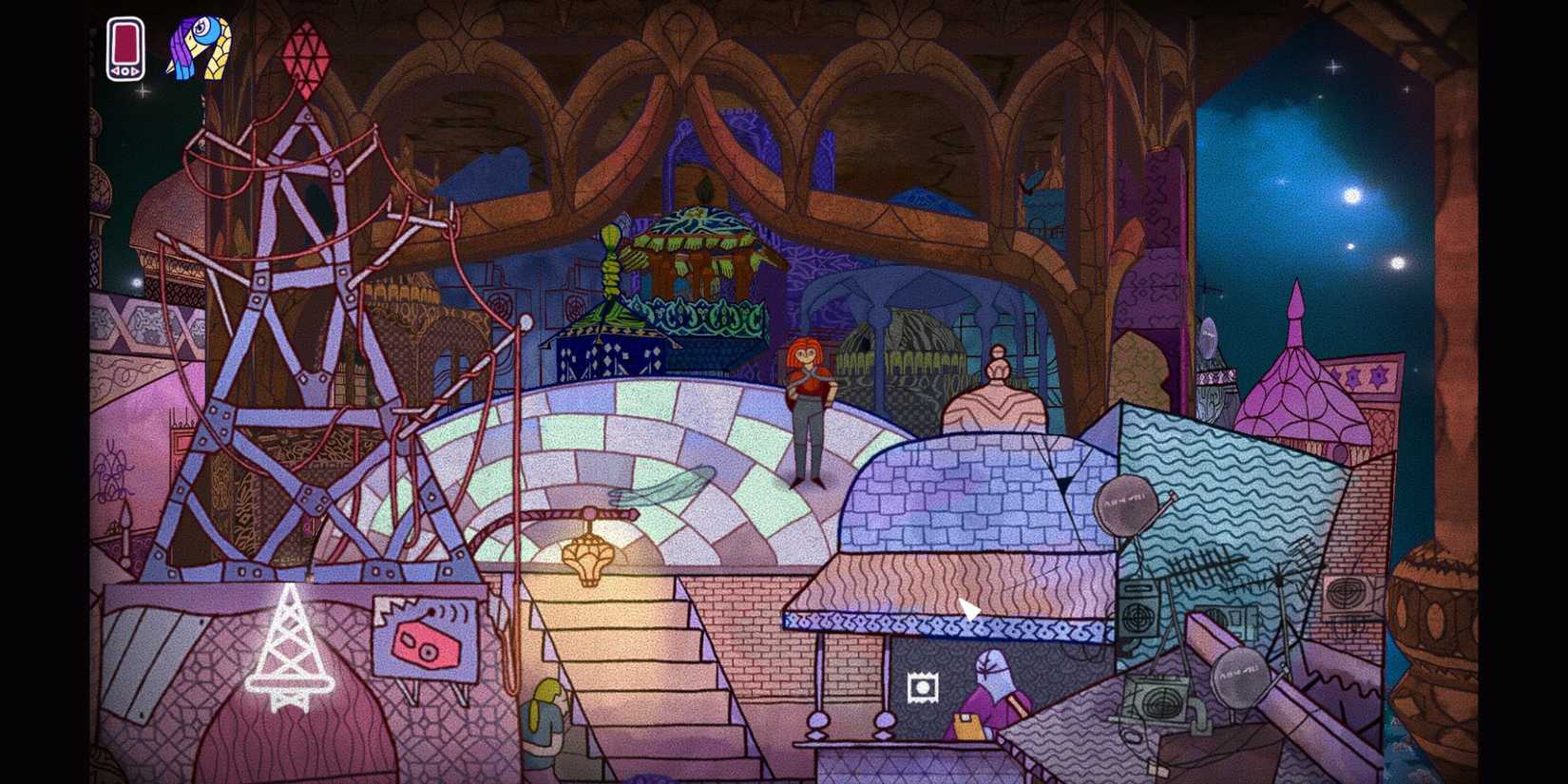Screen dimensions: 1568x784
Task: Click the orange satchel on the vendor counter
Action: (966, 727)
